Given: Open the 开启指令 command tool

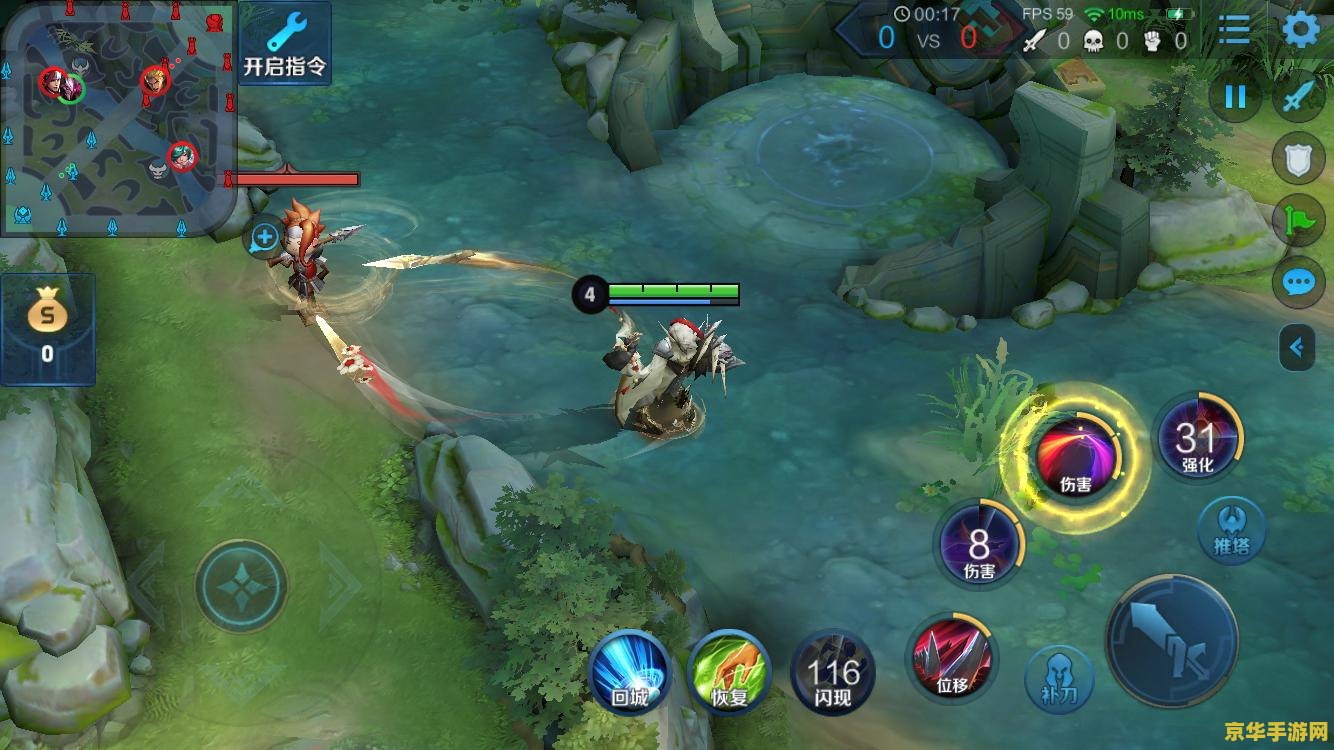Looking at the screenshot, I should (x=285, y=43).
